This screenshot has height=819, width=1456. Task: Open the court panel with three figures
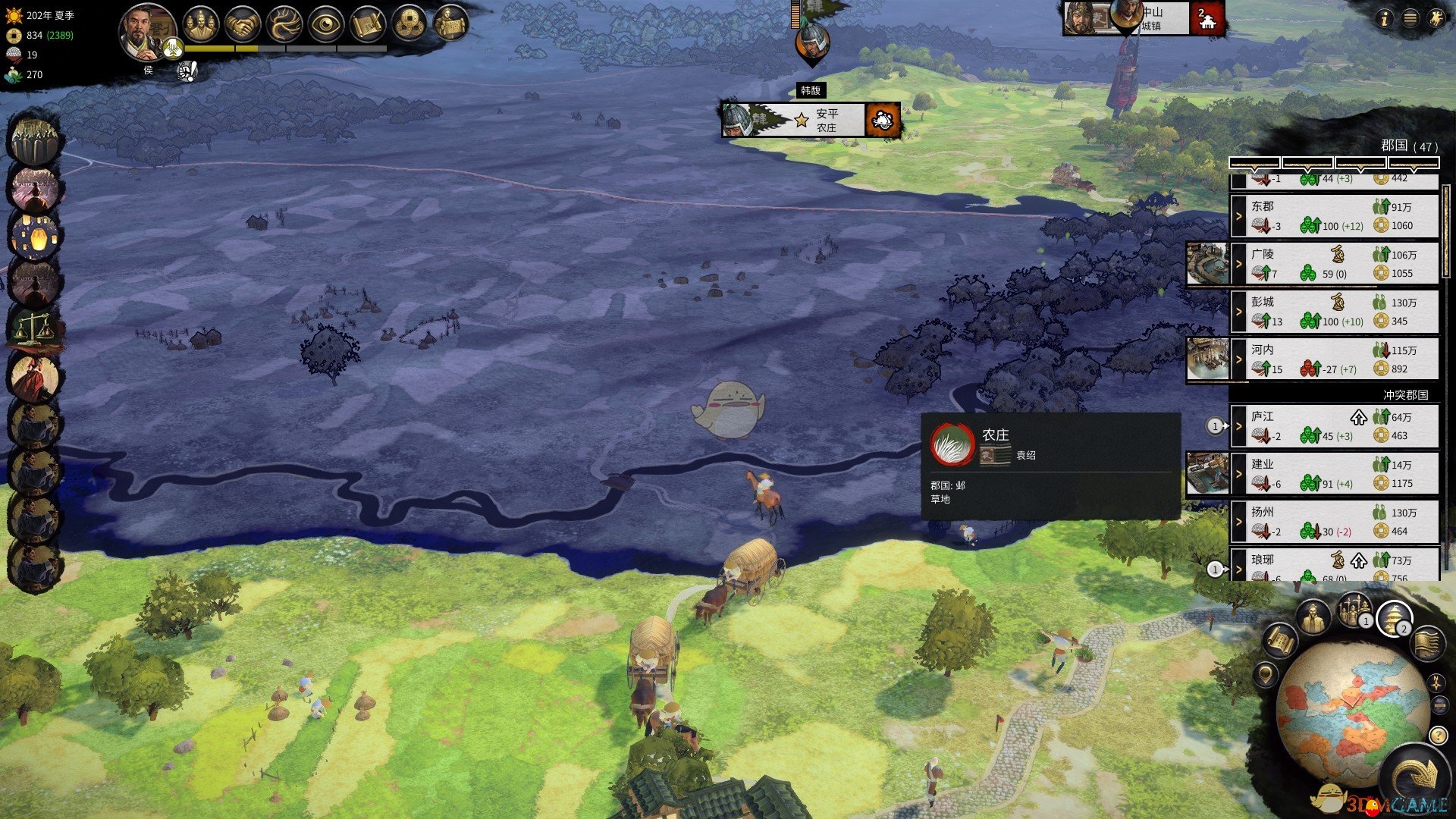200,24
